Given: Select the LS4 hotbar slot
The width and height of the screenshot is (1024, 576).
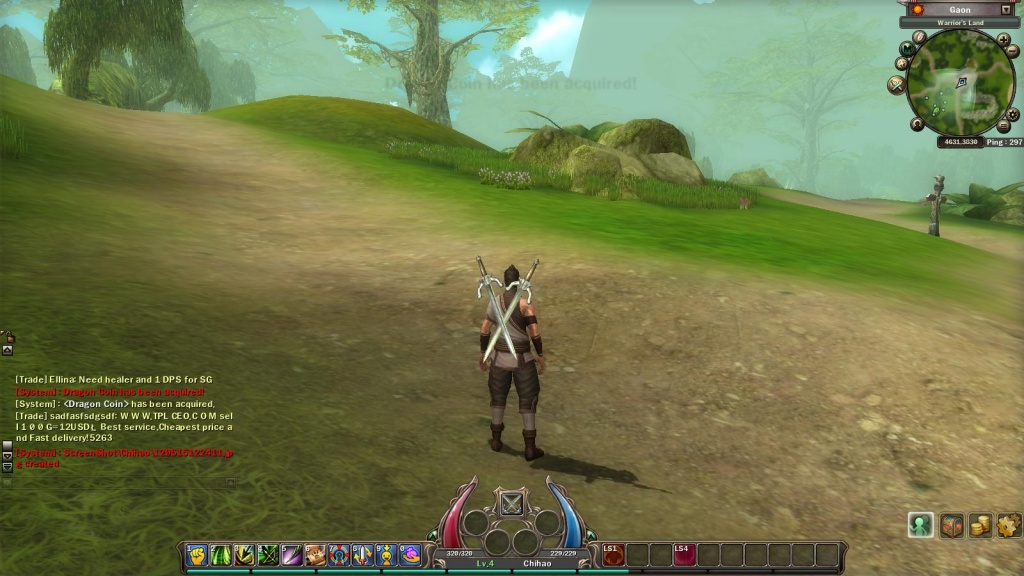Looking at the screenshot, I should pos(684,555).
